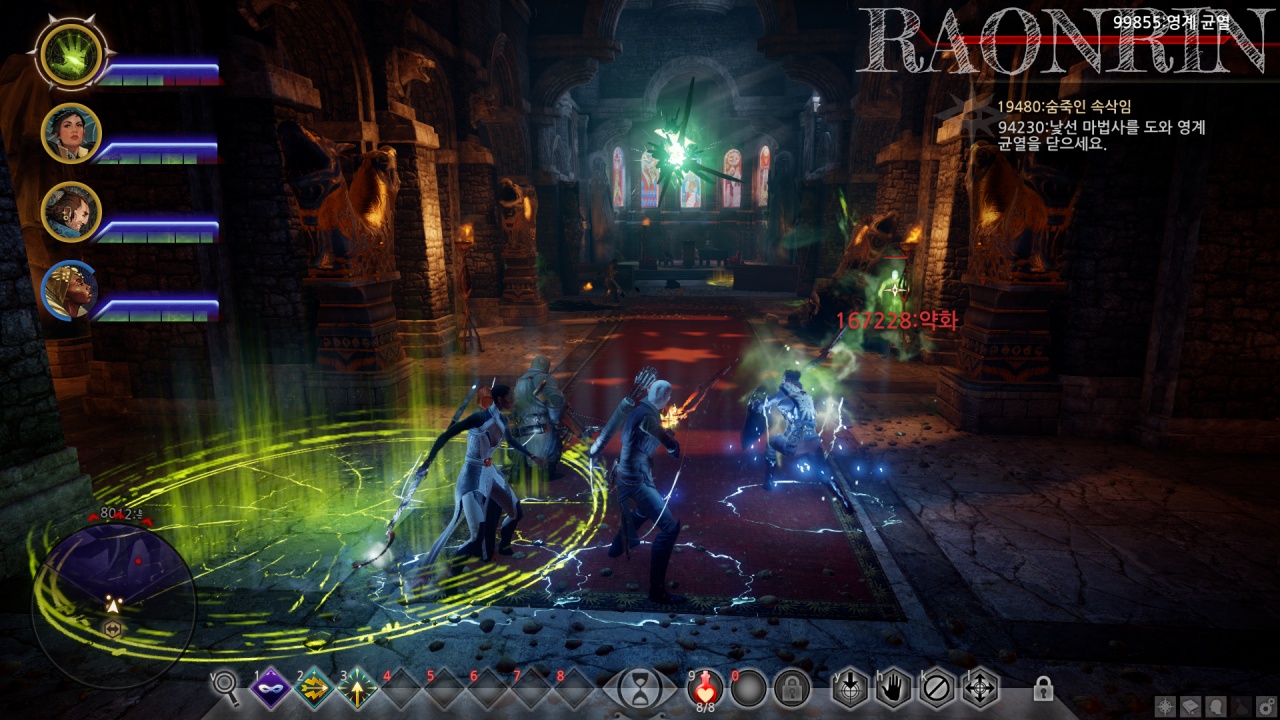Open the gear settings icon
The width and height of the screenshot is (1280, 720).
point(1265,706)
